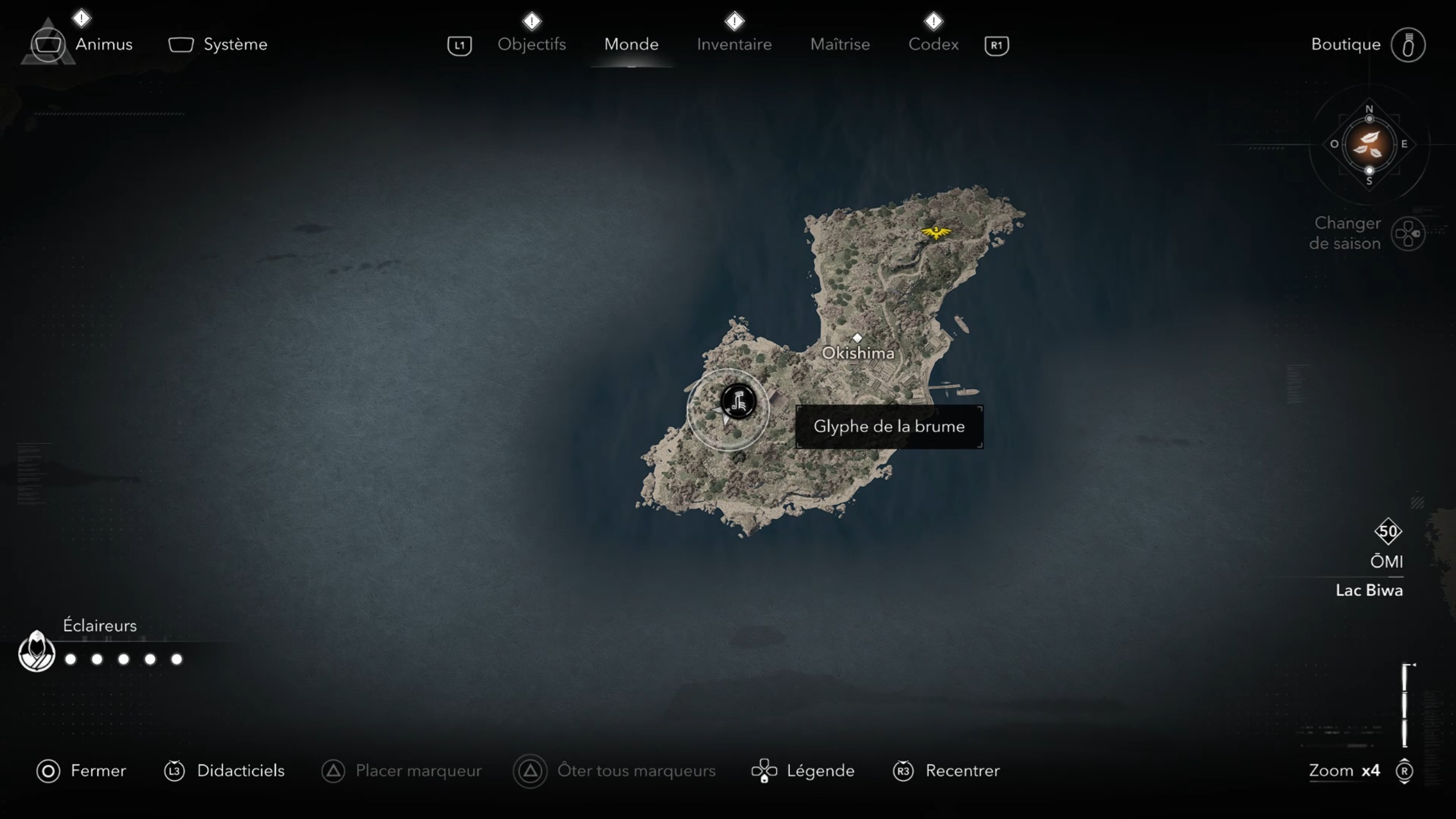
Task: Click the Éclaireurs scouts icon
Action: point(36,652)
